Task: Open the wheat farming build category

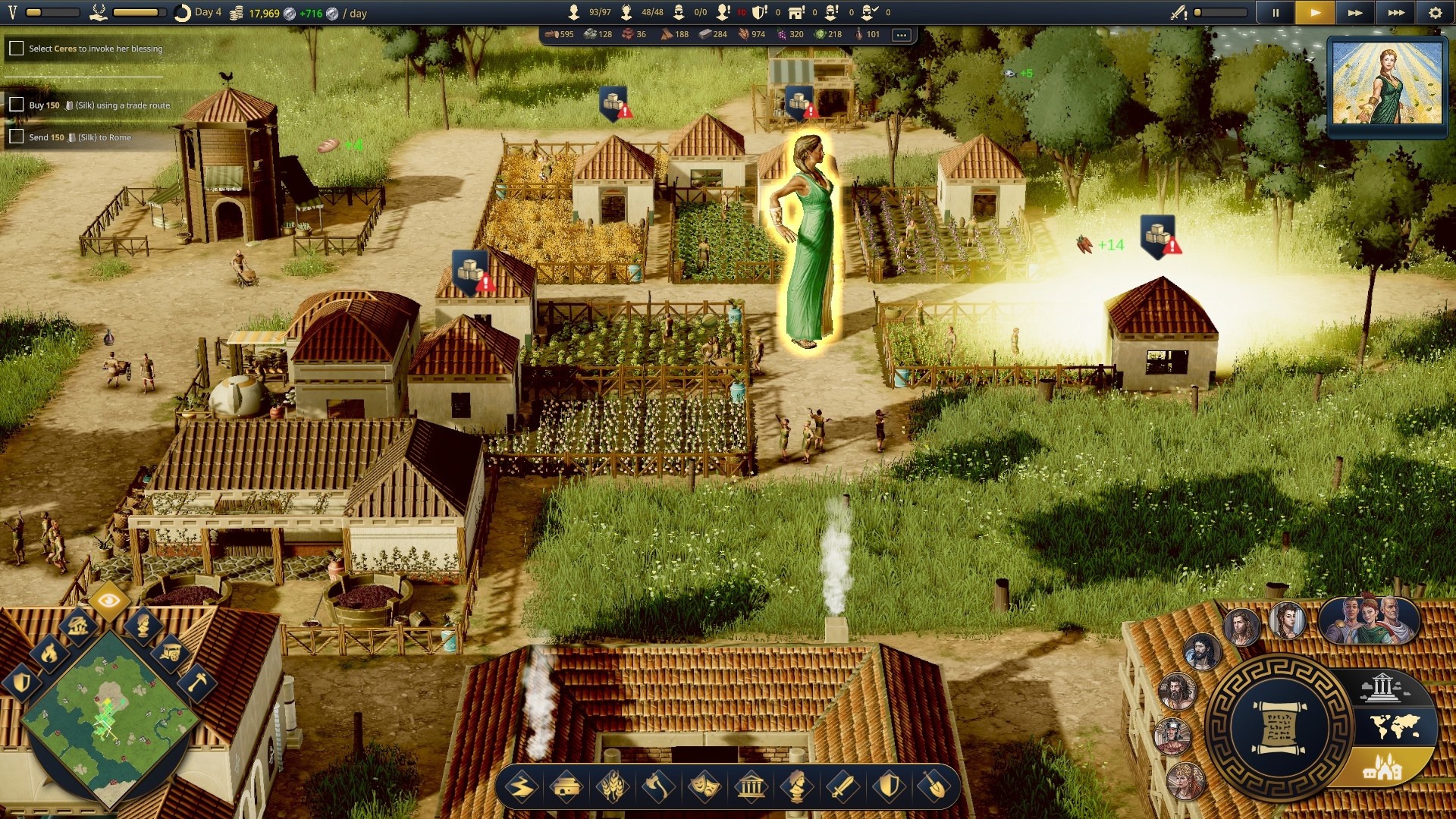Action: click(613, 787)
